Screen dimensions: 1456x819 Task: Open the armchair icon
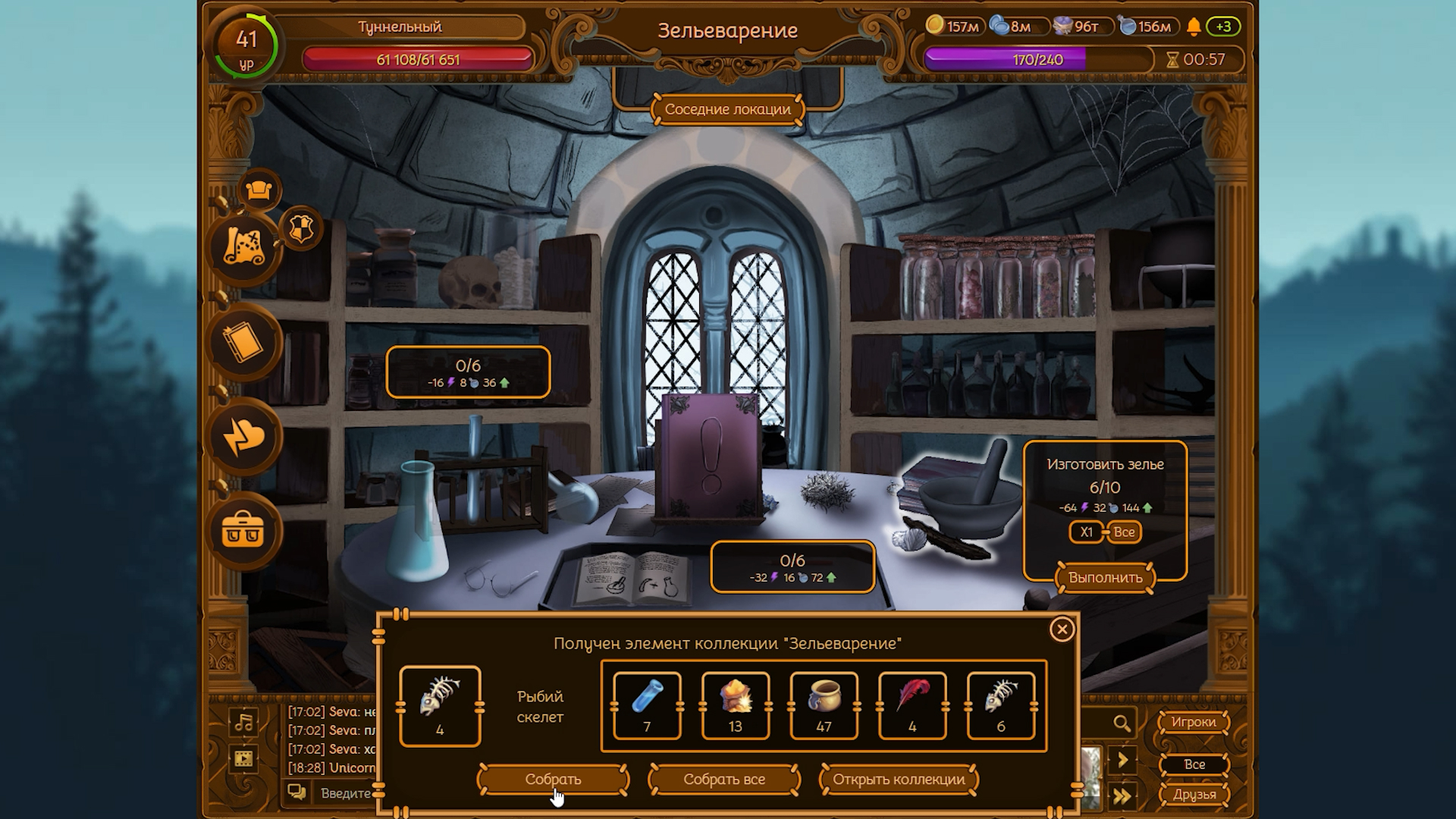pyautogui.click(x=259, y=190)
